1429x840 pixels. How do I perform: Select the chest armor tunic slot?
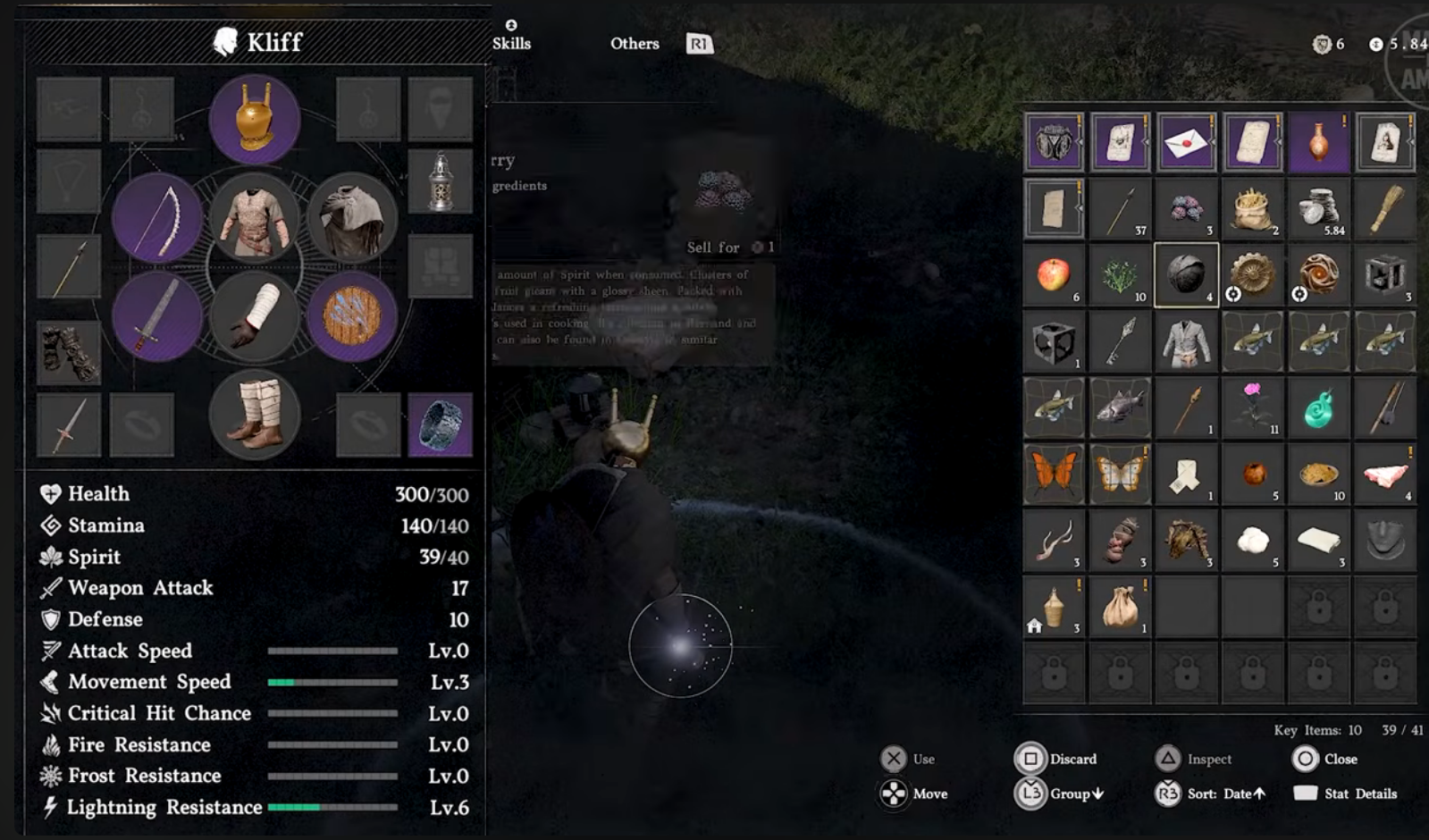255,218
